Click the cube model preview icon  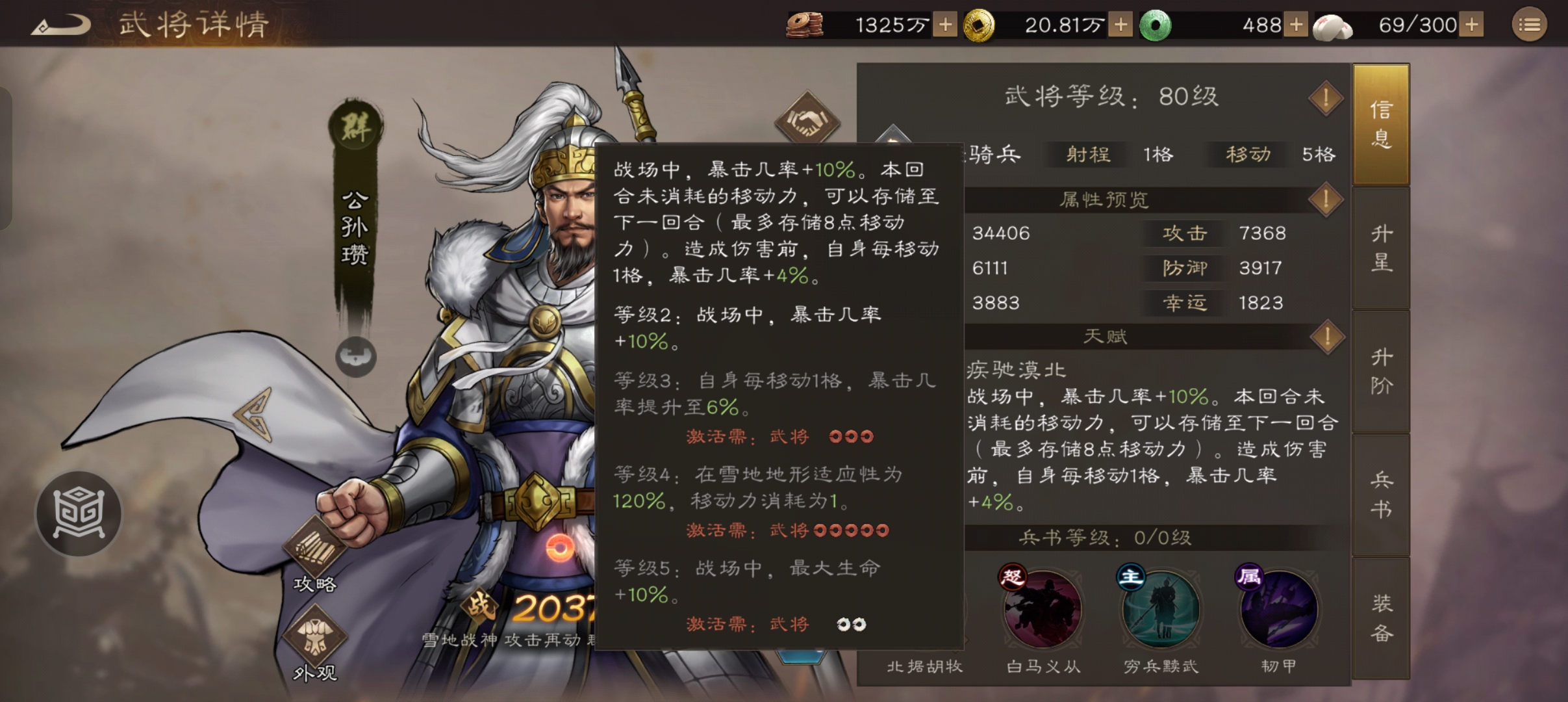click(78, 513)
